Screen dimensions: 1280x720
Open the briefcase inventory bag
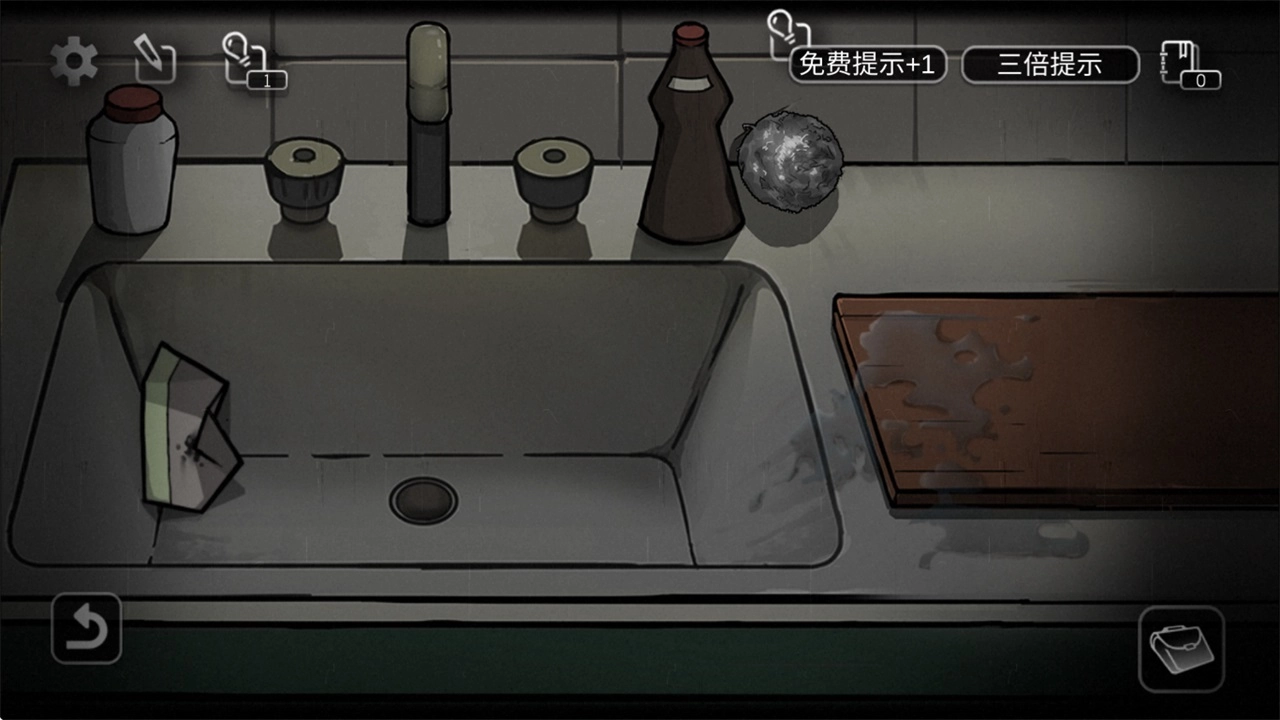(x=1181, y=648)
